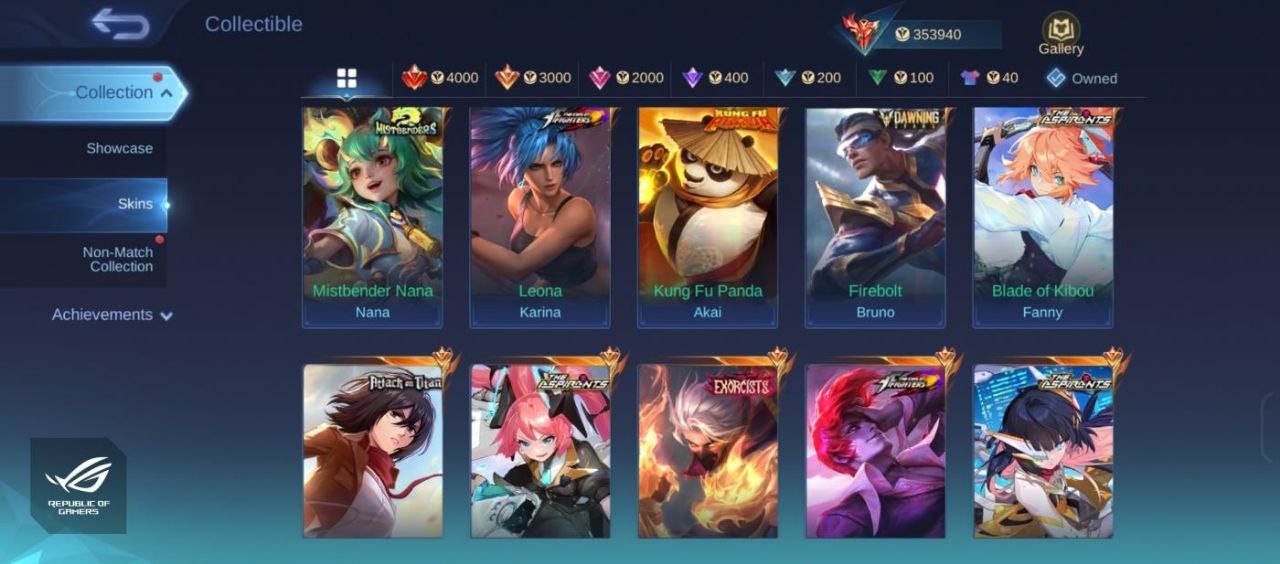The width and height of the screenshot is (1280, 564).
Task: Show only Owned skins
Action: click(1082, 78)
